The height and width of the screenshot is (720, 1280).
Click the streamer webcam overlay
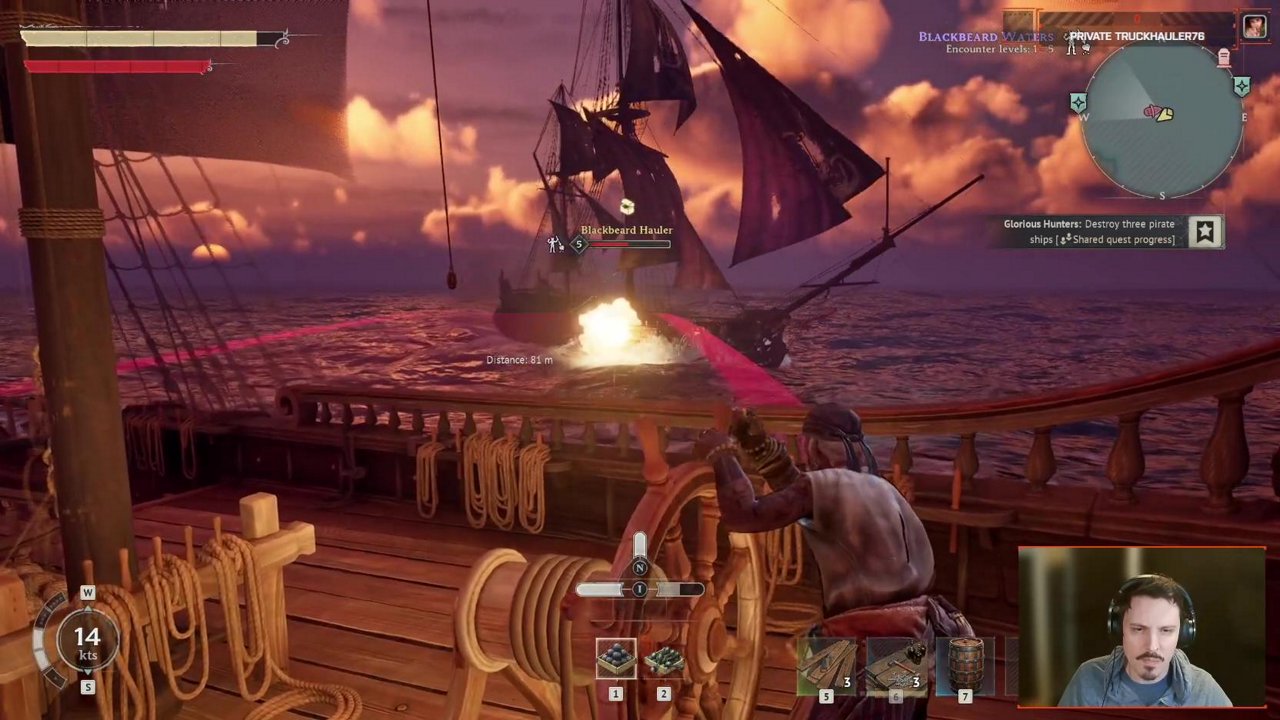[x=1141, y=627]
